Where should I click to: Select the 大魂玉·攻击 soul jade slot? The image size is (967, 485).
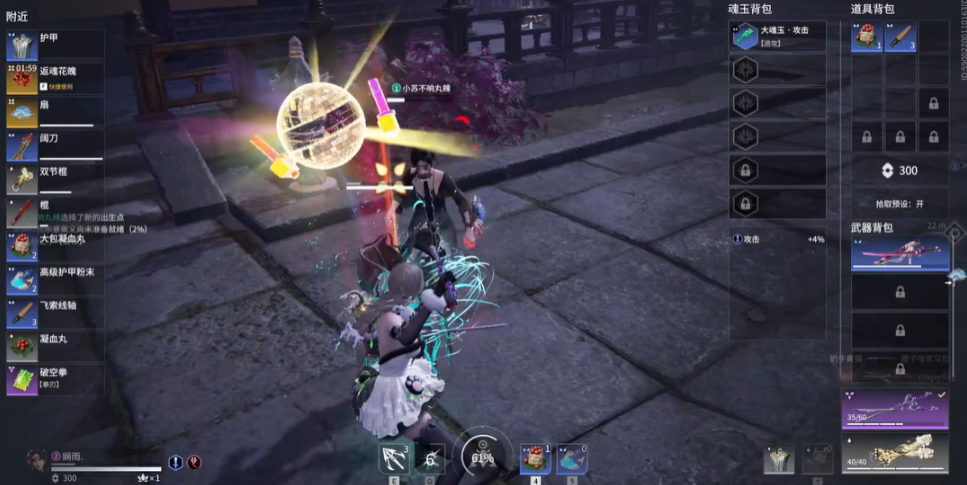tap(779, 36)
